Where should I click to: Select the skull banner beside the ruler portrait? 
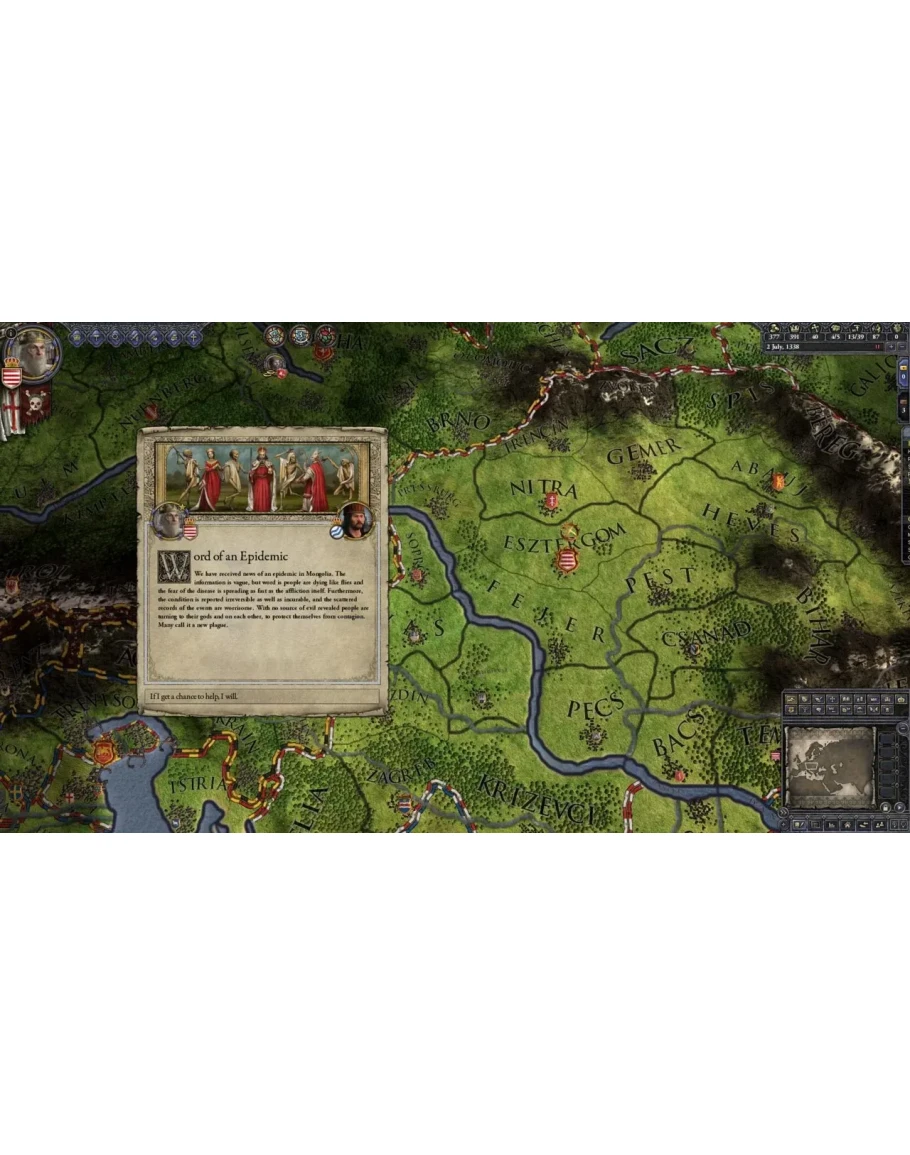[37, 404]
